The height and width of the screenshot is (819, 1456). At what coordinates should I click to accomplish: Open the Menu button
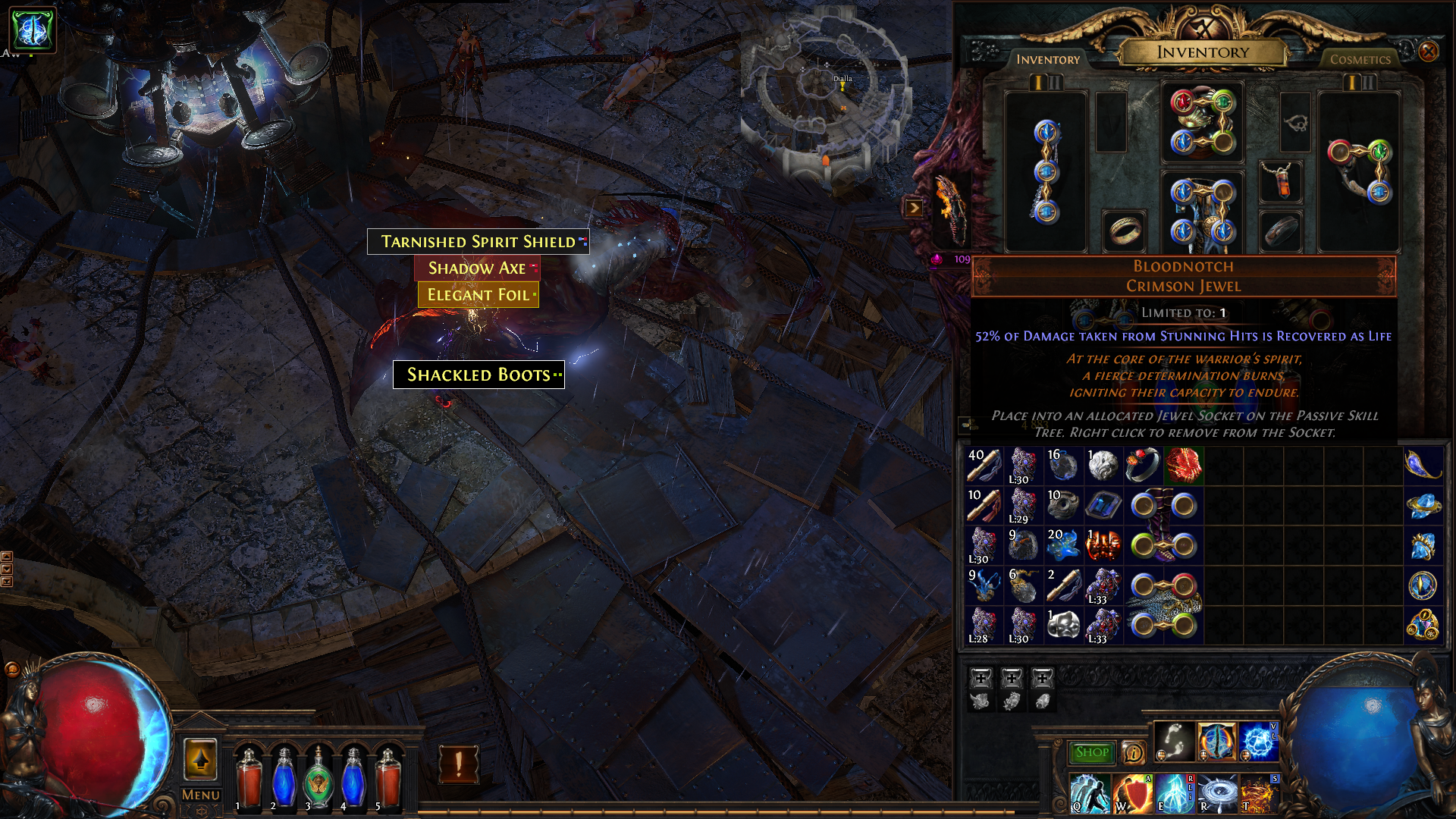point(201,795)
